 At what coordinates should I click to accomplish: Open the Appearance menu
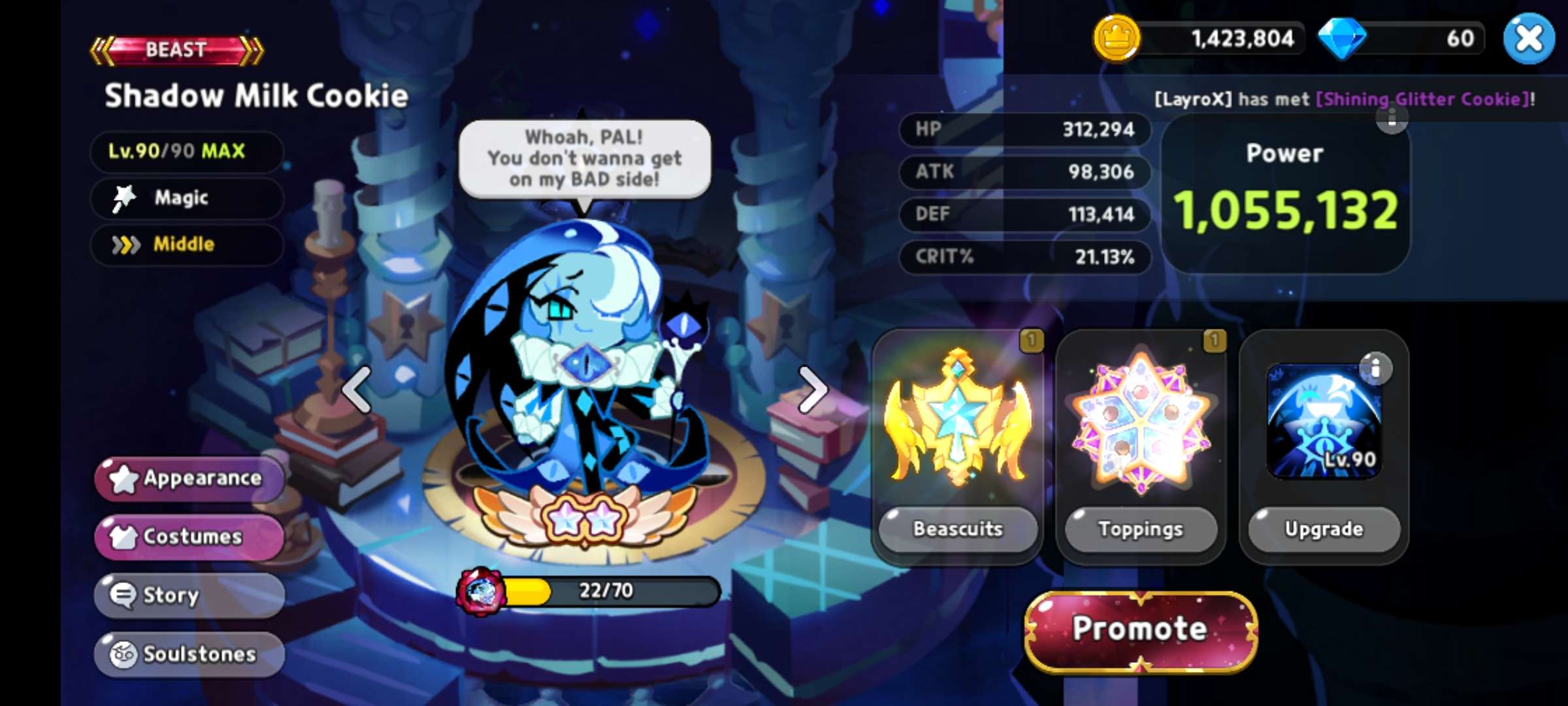189,479
